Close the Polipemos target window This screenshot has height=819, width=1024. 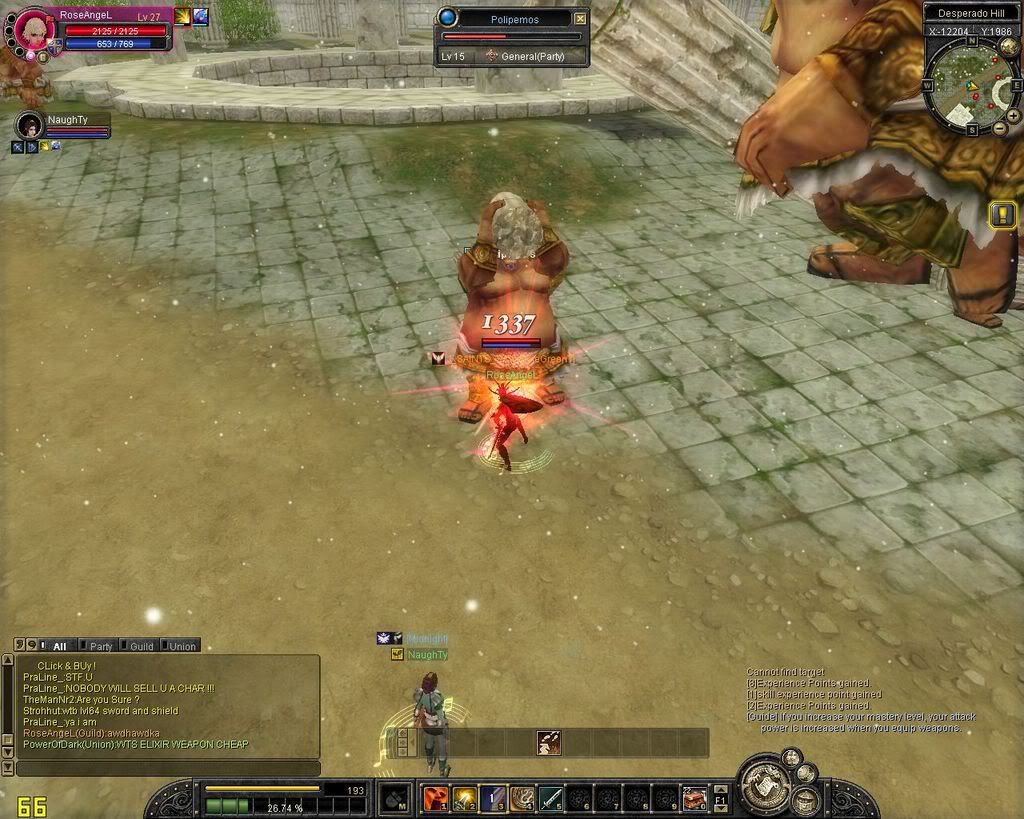coord(580,18)
